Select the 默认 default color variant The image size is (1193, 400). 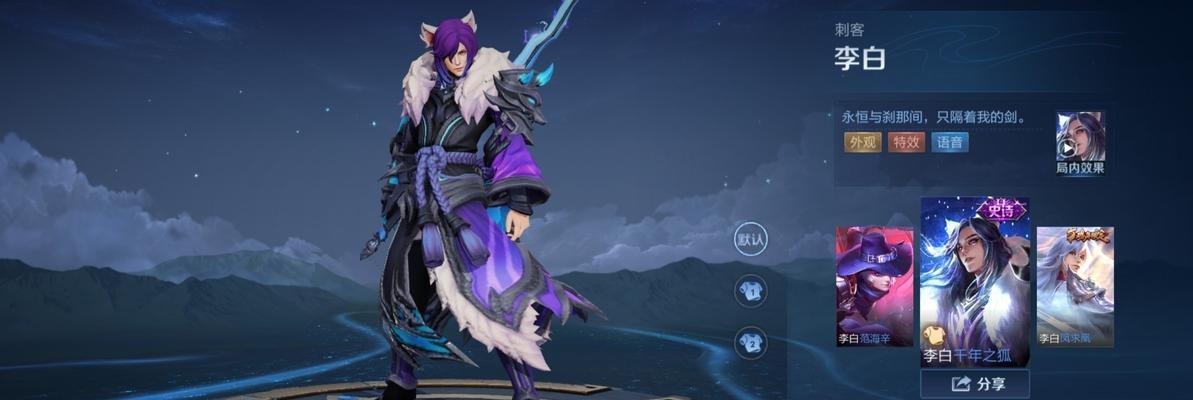coord(751,239)
